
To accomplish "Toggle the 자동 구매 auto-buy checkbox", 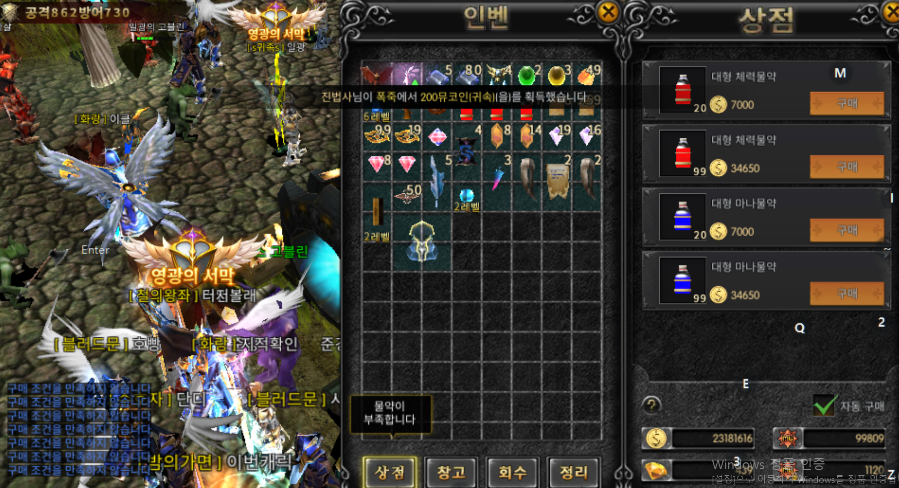I will (825, 406).
